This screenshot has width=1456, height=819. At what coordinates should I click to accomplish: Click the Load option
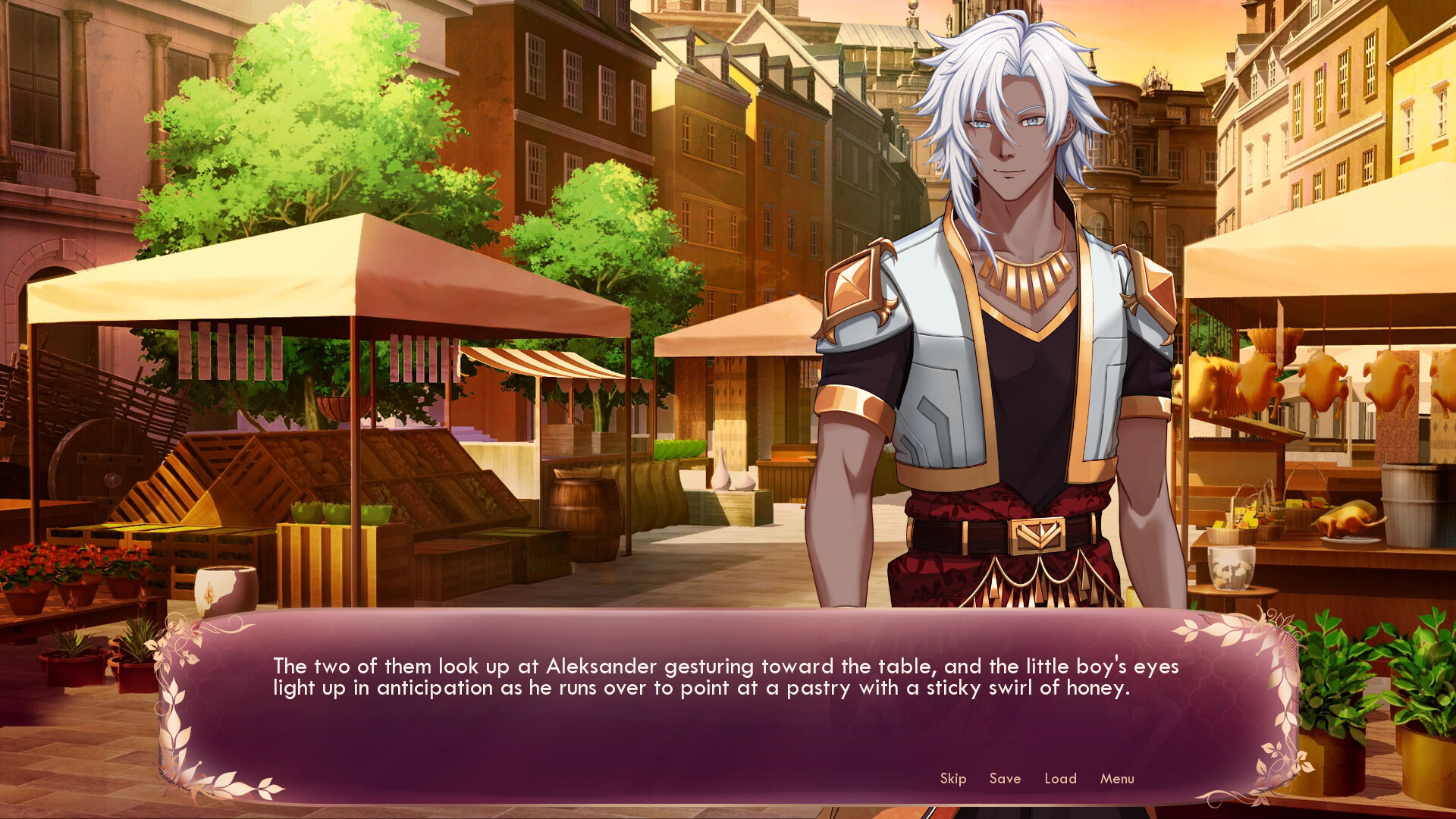click(1060, 779)
